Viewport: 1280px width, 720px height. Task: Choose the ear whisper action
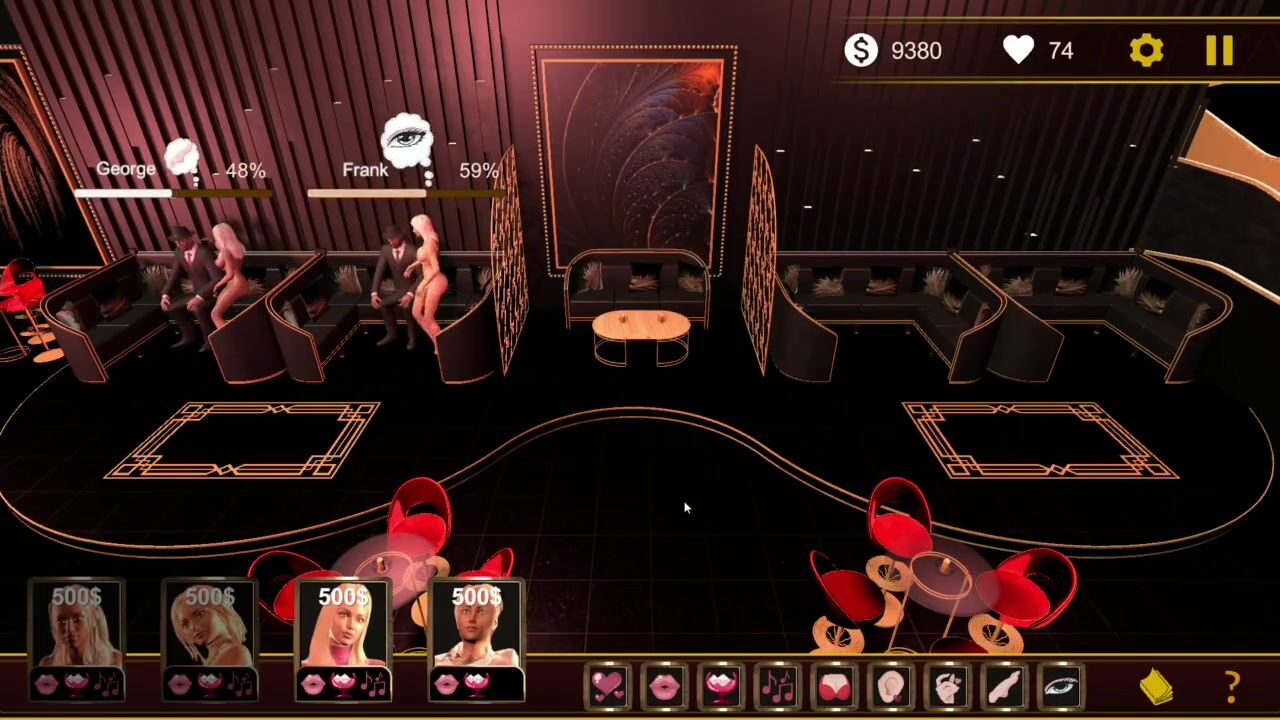tap(890, 686)
